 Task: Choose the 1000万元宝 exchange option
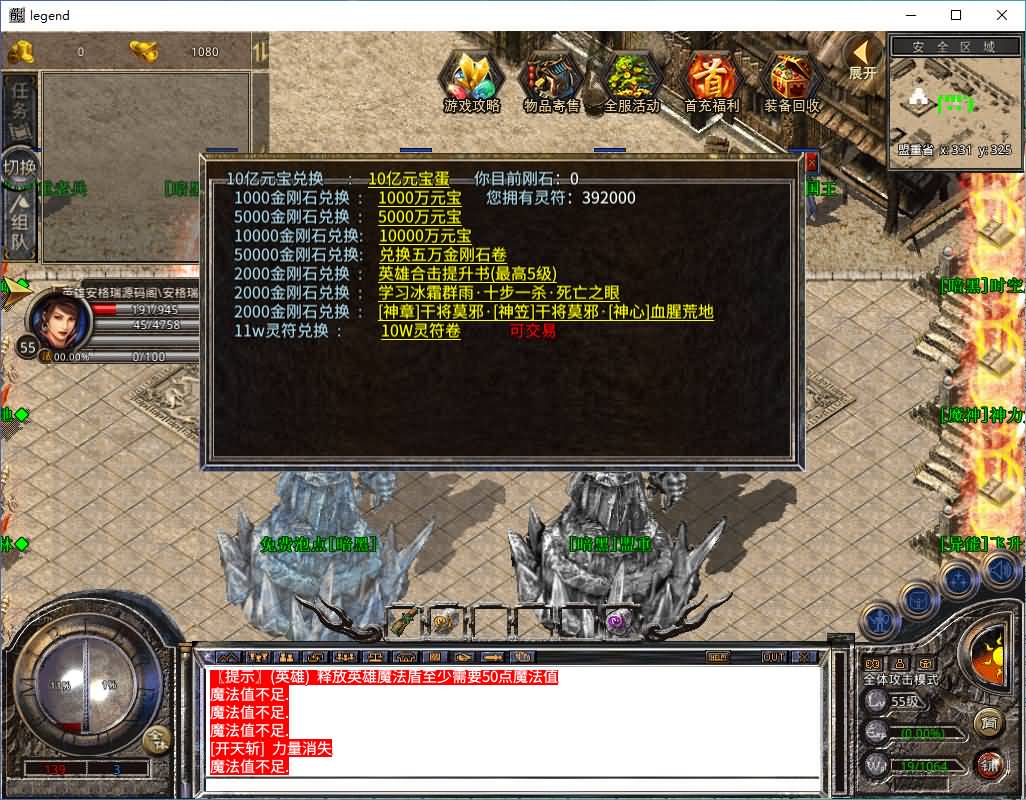[x=419, y=198]
